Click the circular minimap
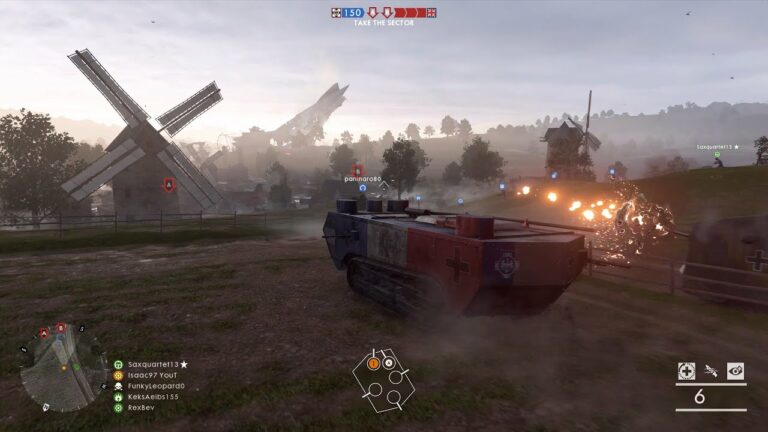The width and height of the screenshot is (768, 432). coord(62,367)
